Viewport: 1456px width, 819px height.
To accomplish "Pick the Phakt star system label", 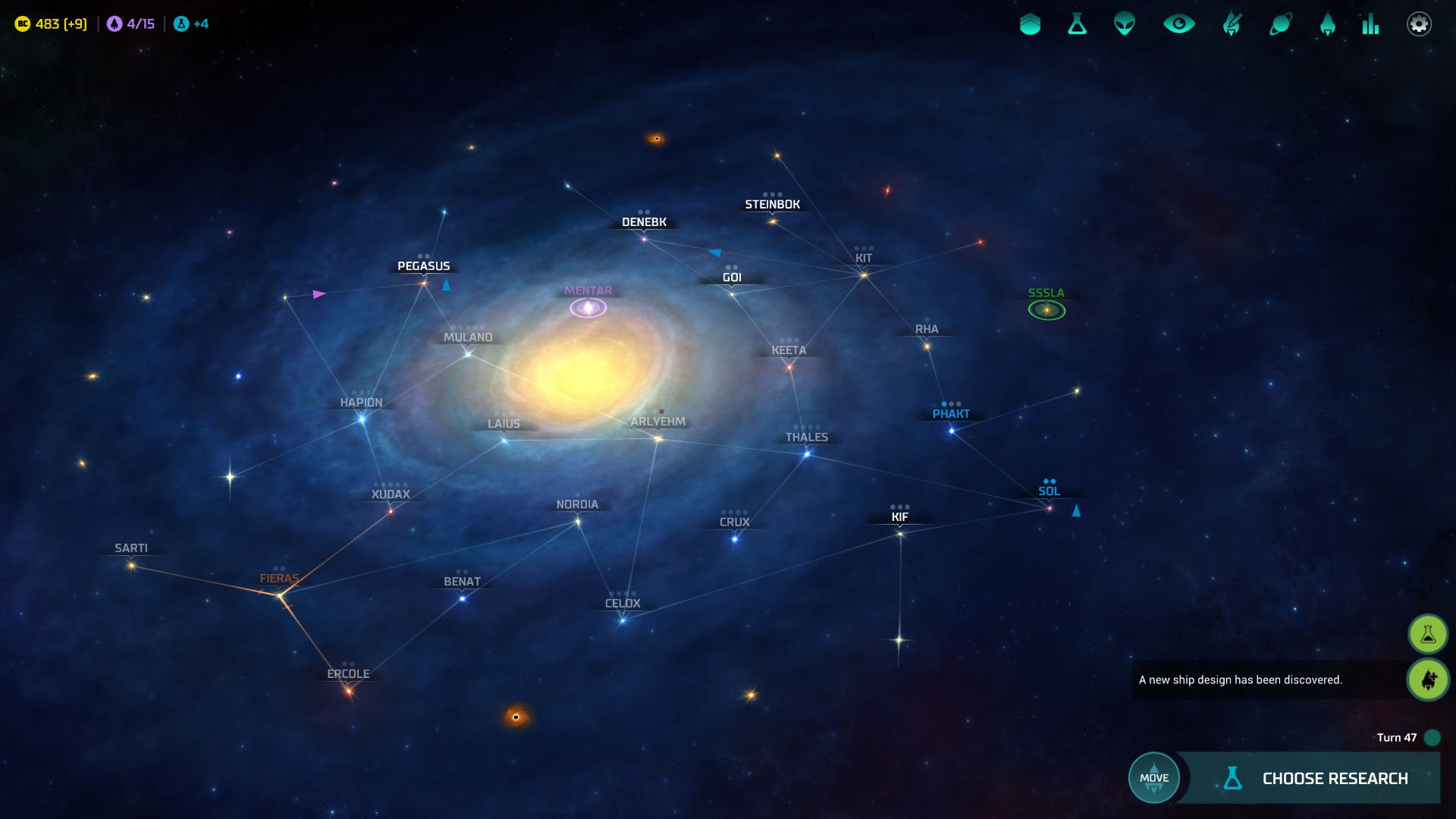I will [951, 414].
